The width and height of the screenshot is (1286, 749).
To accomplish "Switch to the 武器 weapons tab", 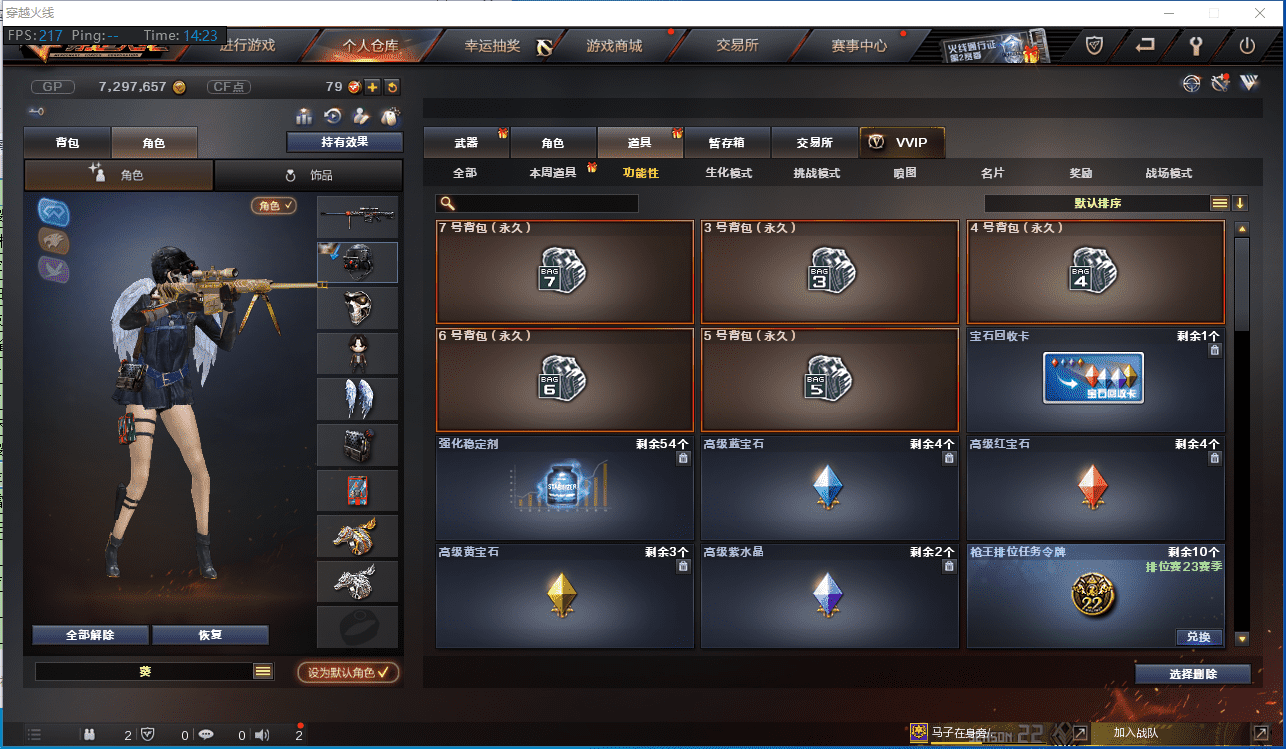I will point(466,143).
